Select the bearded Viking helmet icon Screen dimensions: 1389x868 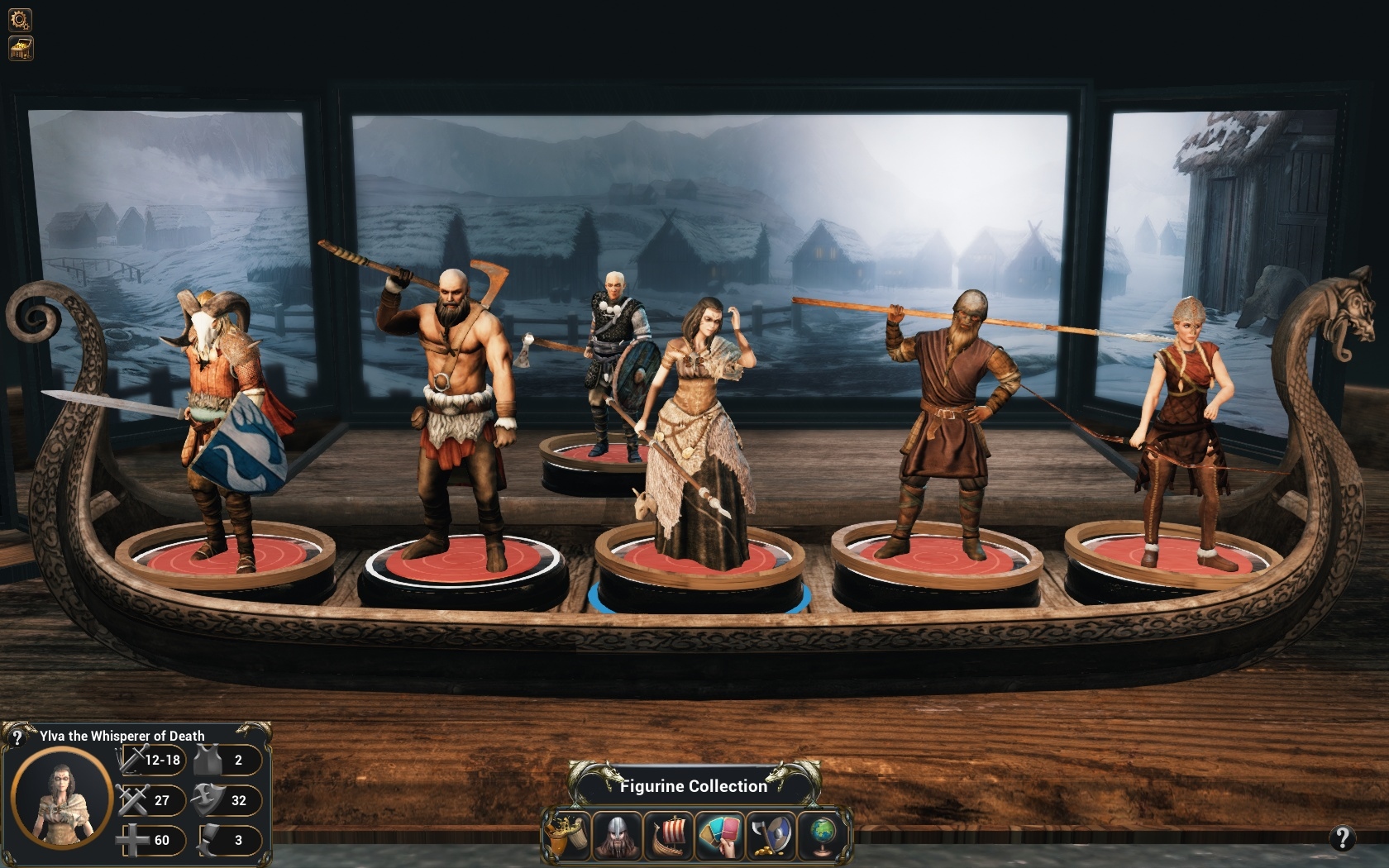coord(618,835)
